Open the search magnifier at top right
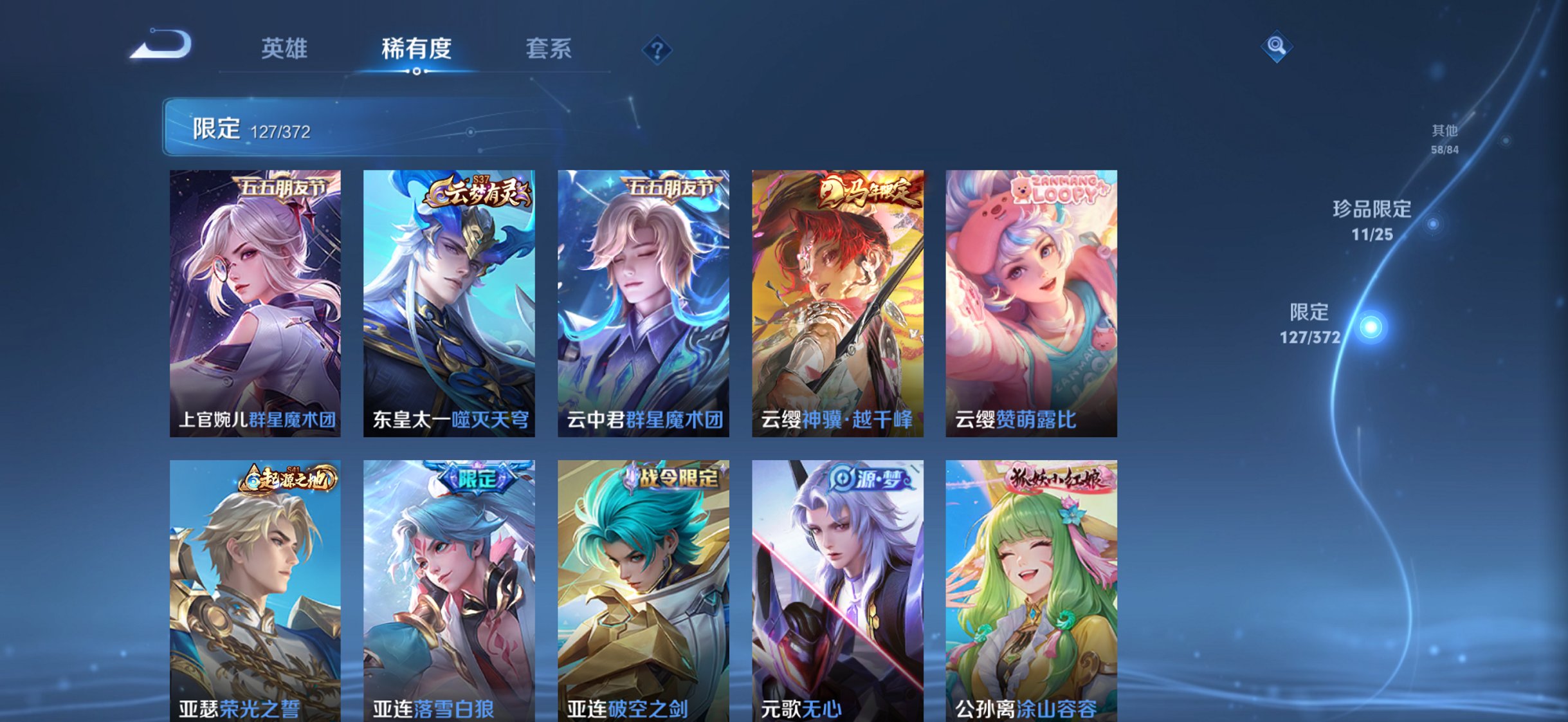The image size is (1568, 722). tap(1277, 47)
